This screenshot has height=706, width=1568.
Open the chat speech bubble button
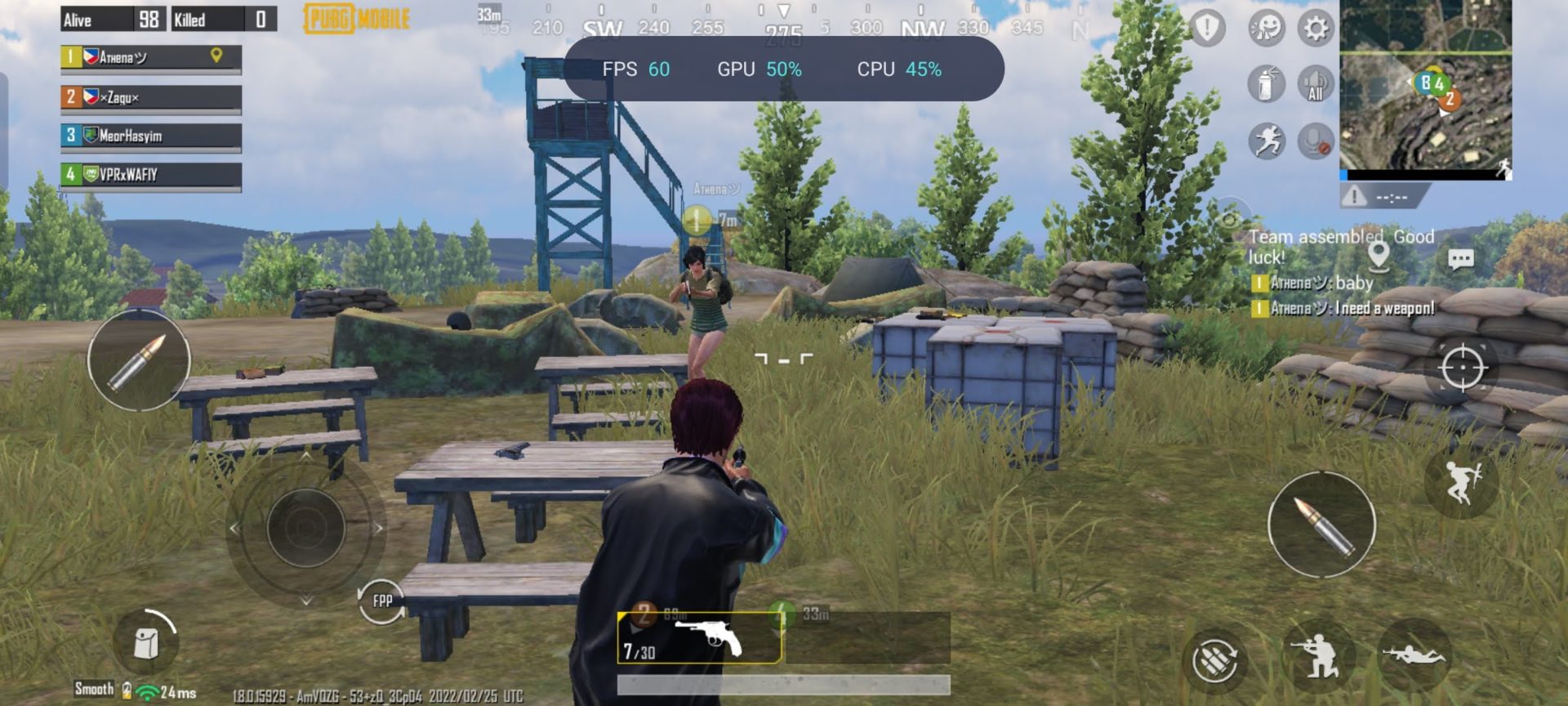point(1460,260)
